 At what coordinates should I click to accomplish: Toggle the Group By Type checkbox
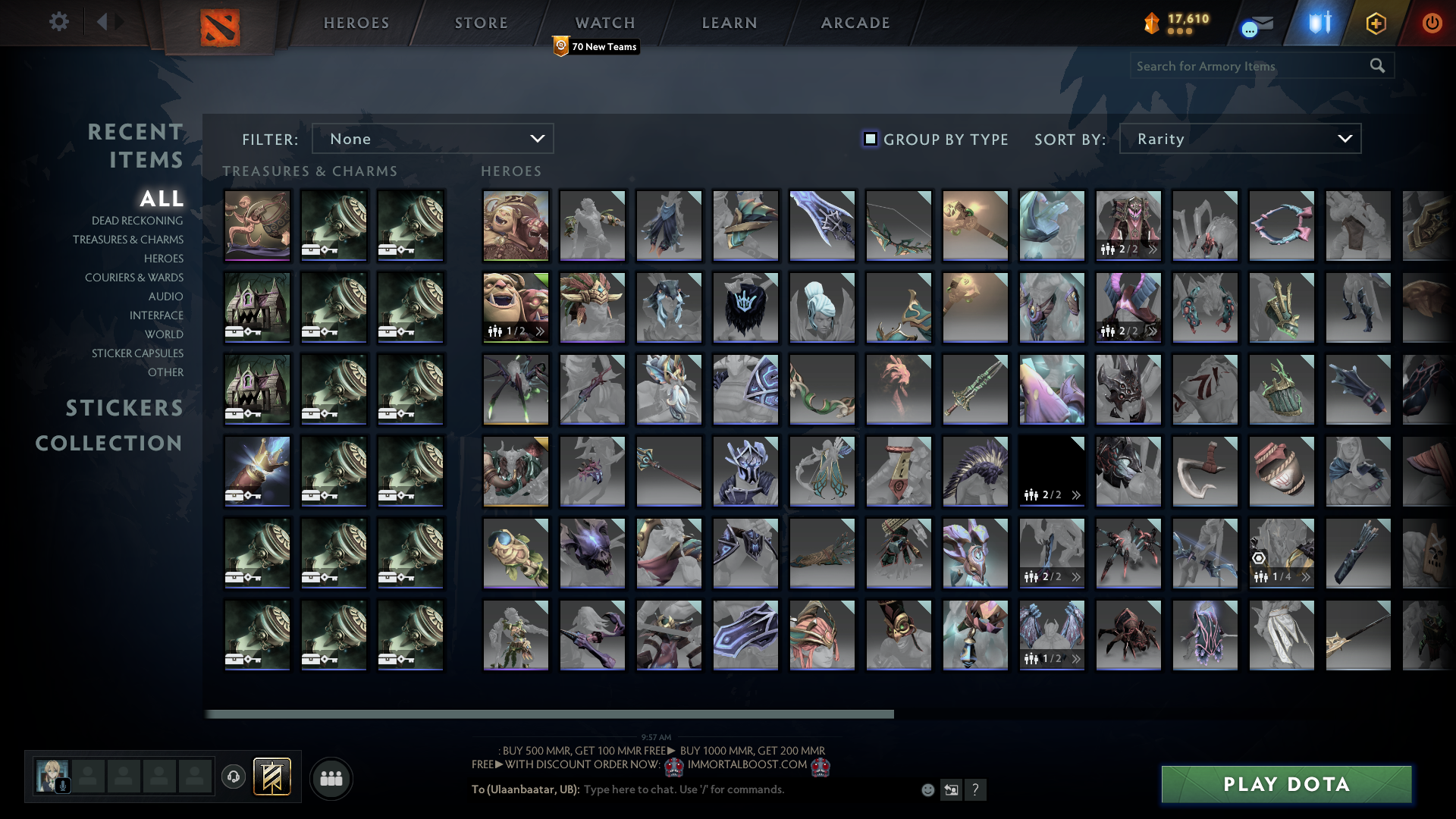[869, 139]
